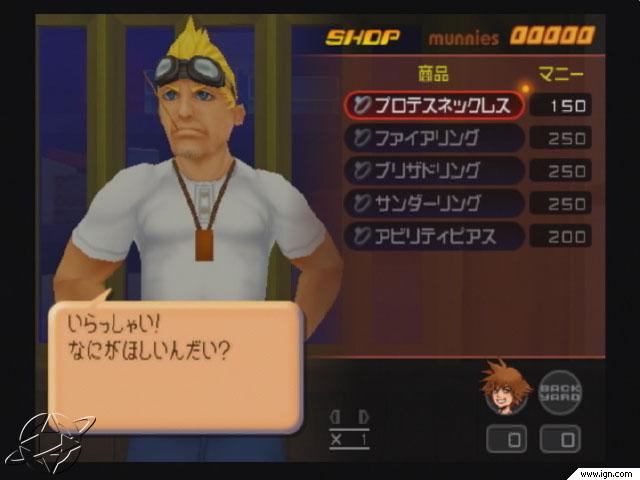The height and width of the screenshot is (480, 640).
Task: Pick the ブリザドリング from the list
Action: pyautogui.click(x=434, y=170)
